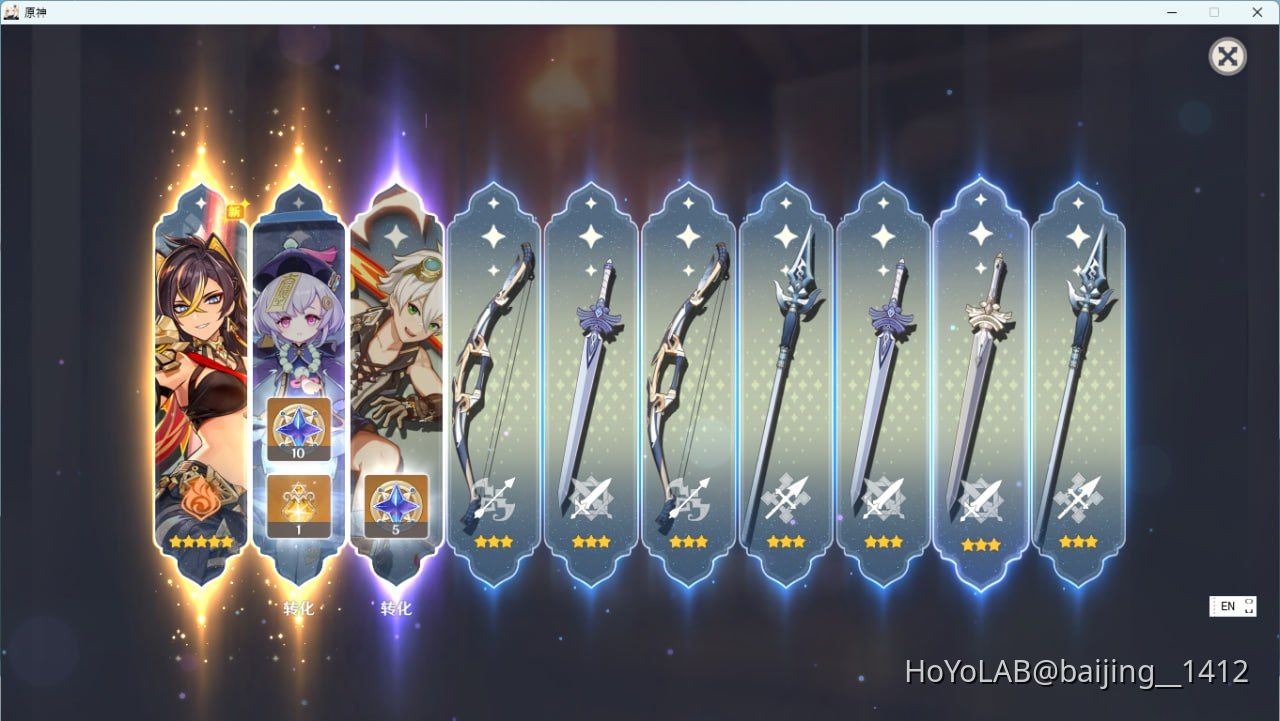1280x721 pixels.
Task: Click the sparkle star emblem atop a weapon card
Action: (x=492, y=237)
